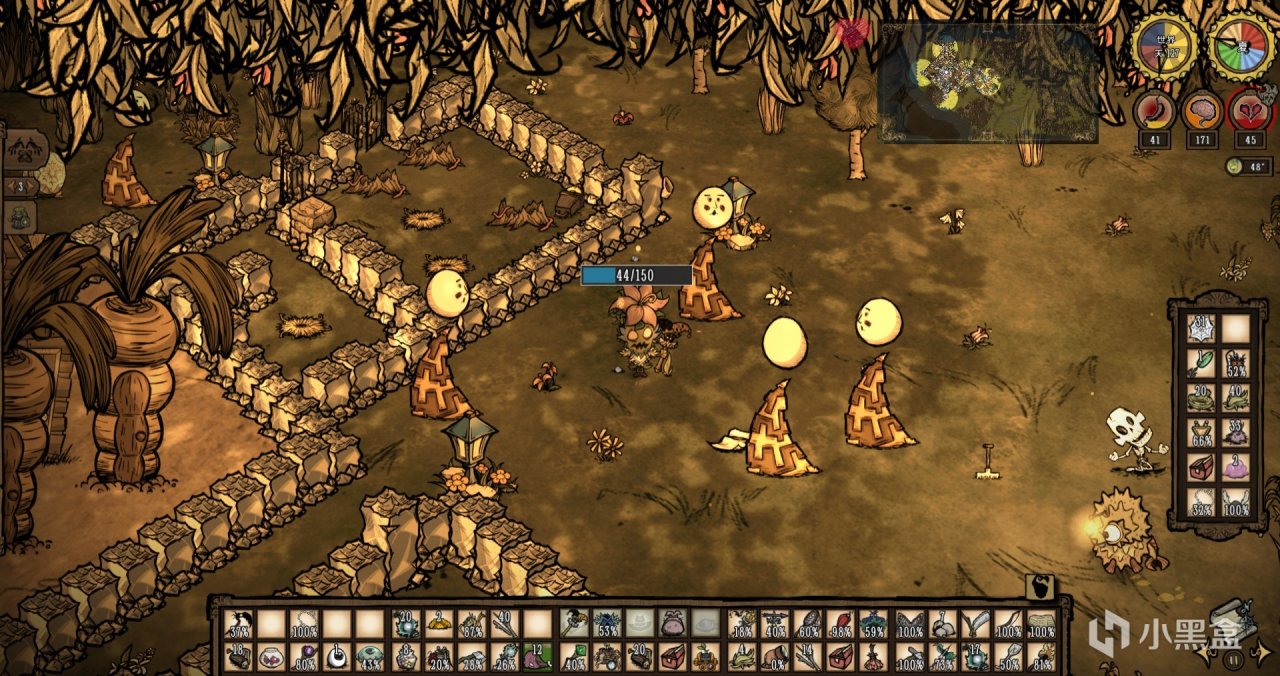1280x676 pixels.
Task: Select the eyeball item slot
Action: click(x=337, y=658)
